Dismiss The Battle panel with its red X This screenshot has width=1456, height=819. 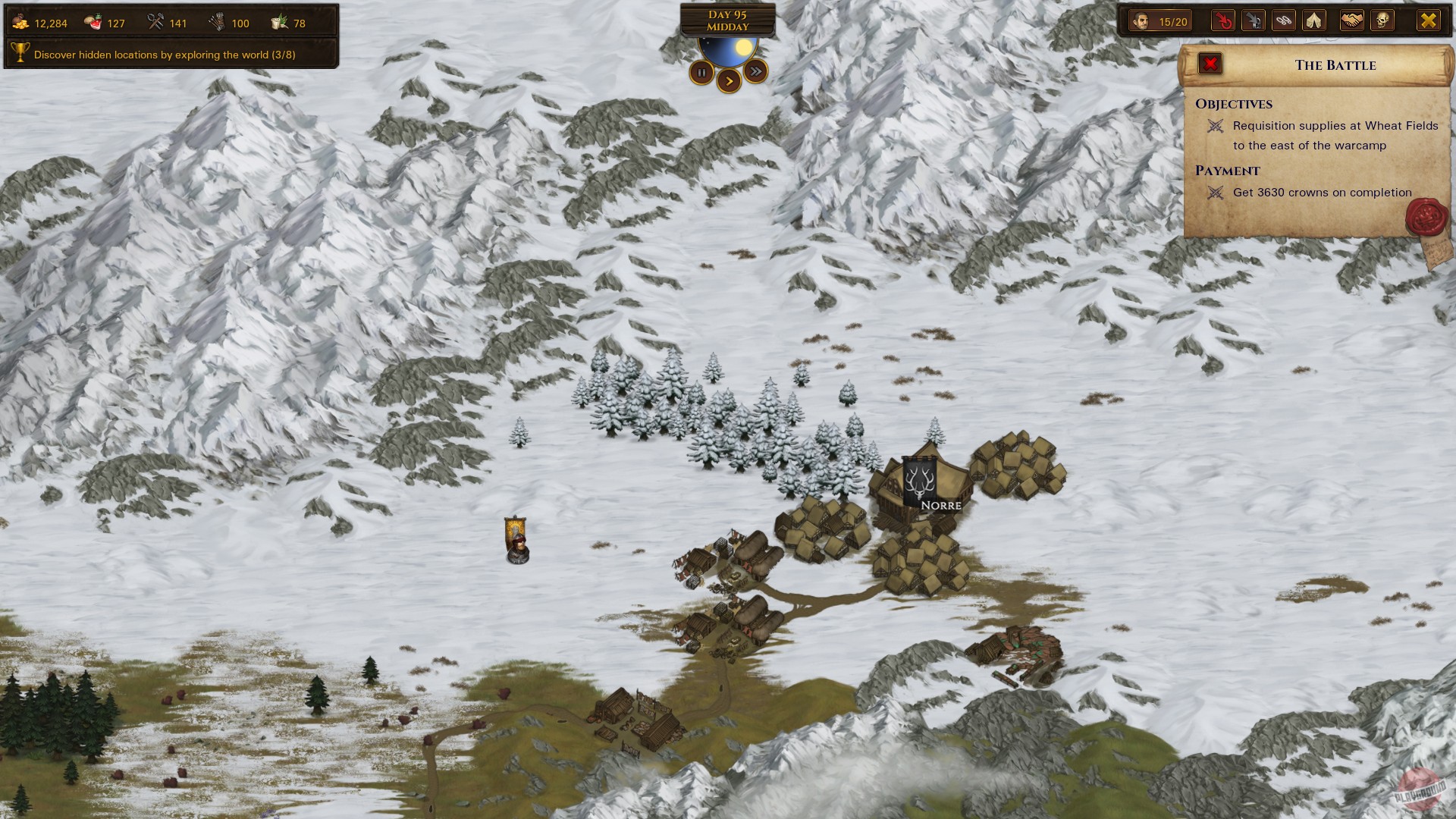click(x=1210, y=64)
